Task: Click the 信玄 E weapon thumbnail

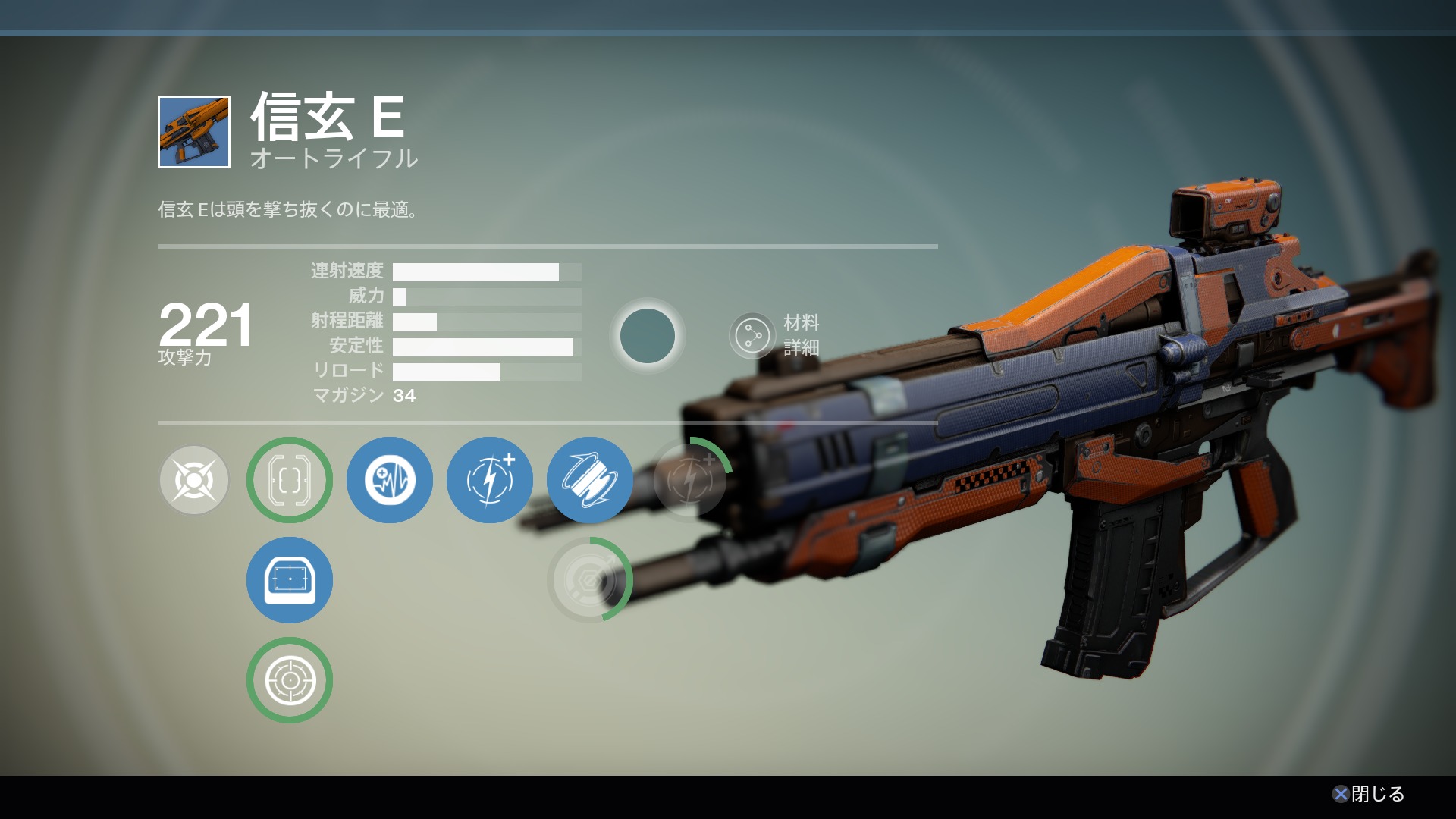Action: 194,132
